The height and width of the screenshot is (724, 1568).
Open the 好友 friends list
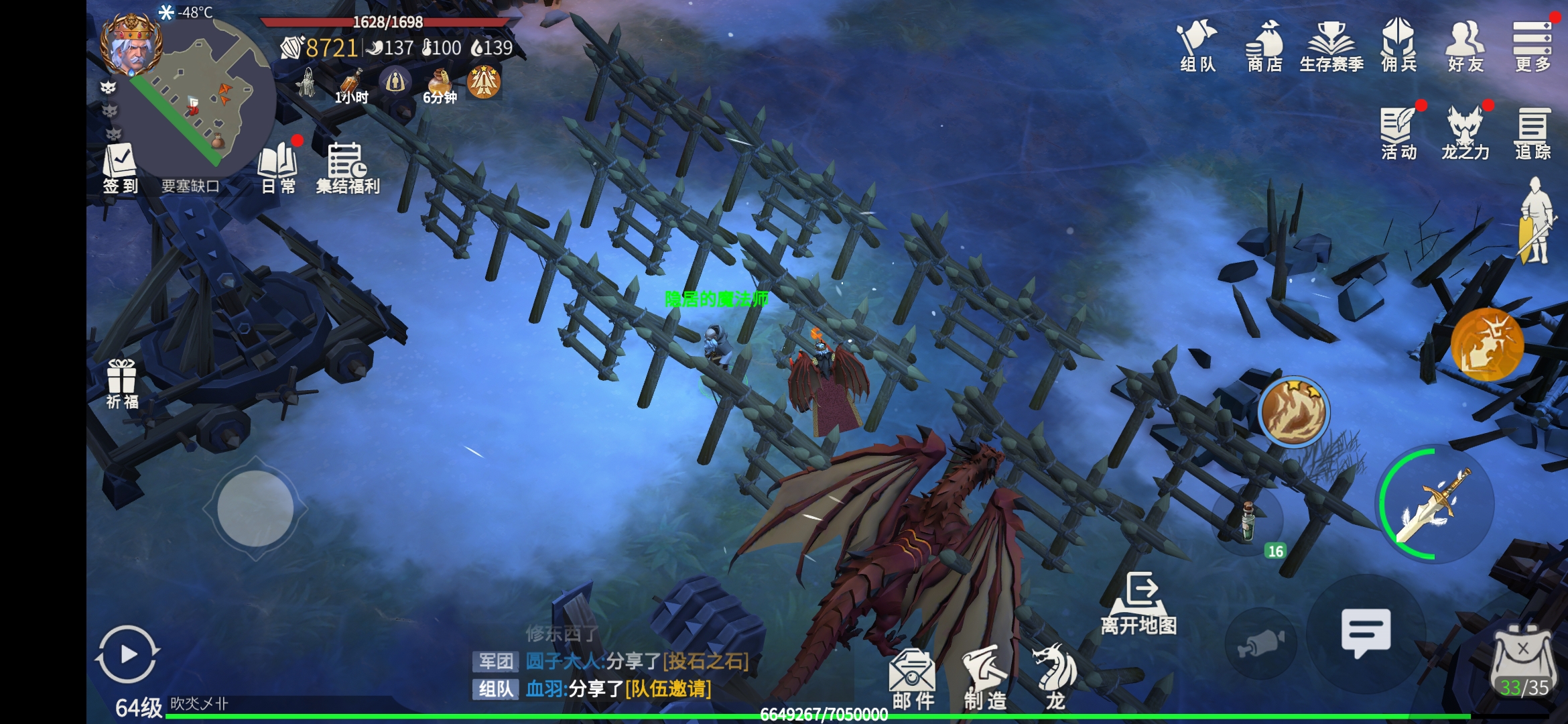(x=1465, y=46)
